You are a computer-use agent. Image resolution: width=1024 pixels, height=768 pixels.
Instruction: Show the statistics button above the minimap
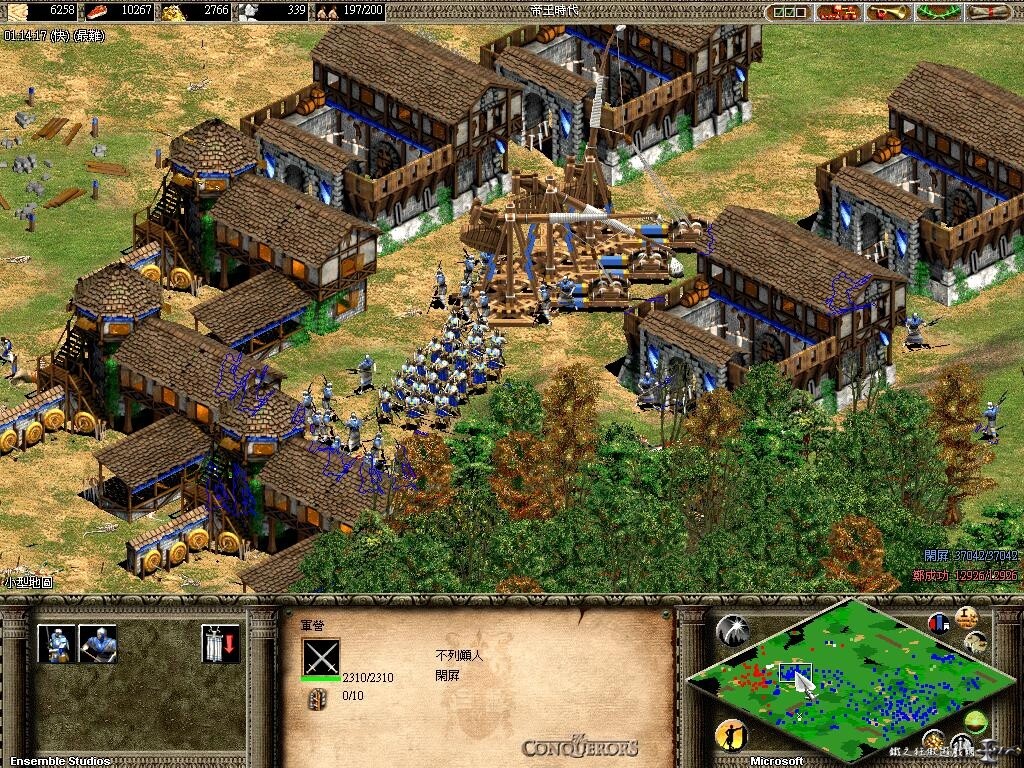pos(965,617)
